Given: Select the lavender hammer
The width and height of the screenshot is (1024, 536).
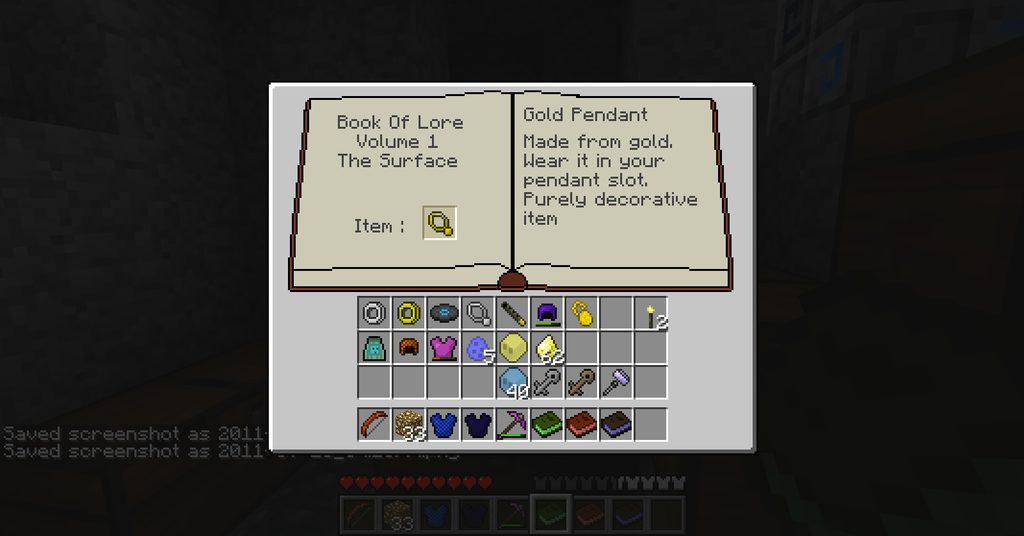Looking at the screenshot, I should click(615, 380).
